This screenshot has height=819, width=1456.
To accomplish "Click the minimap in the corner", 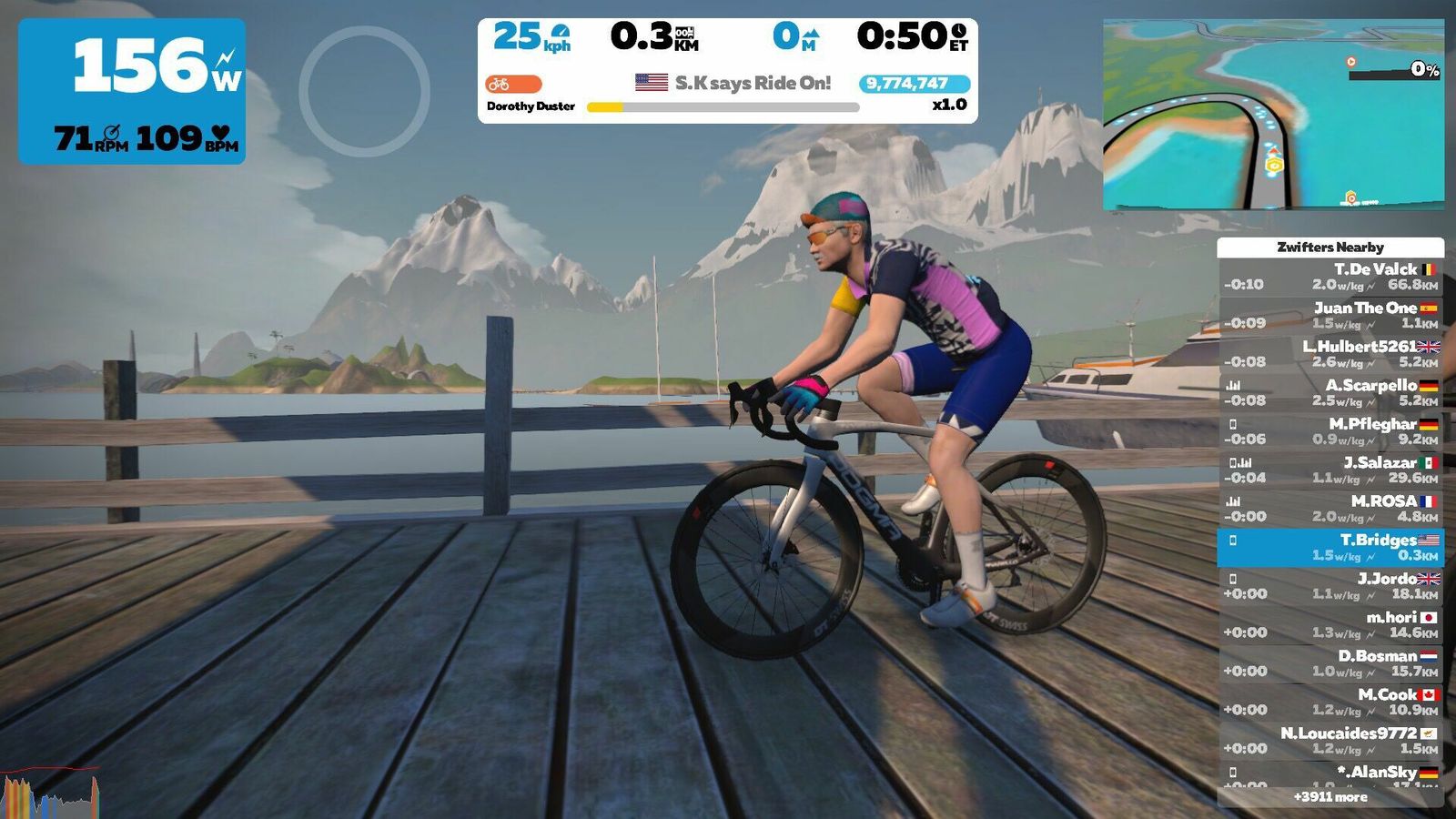I will click(x=1273, y=115).
